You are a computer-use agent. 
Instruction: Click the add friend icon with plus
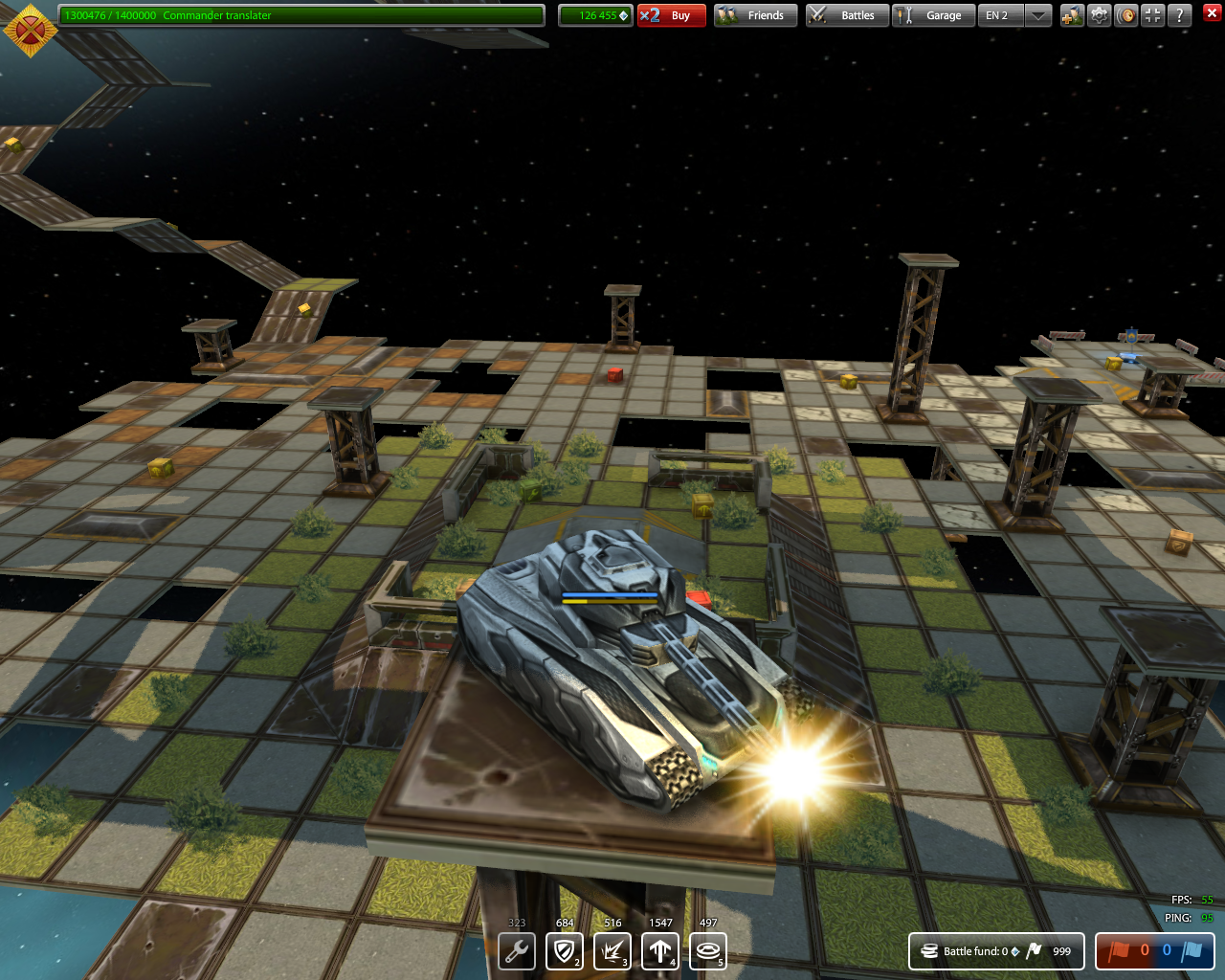coord(1072,15)
